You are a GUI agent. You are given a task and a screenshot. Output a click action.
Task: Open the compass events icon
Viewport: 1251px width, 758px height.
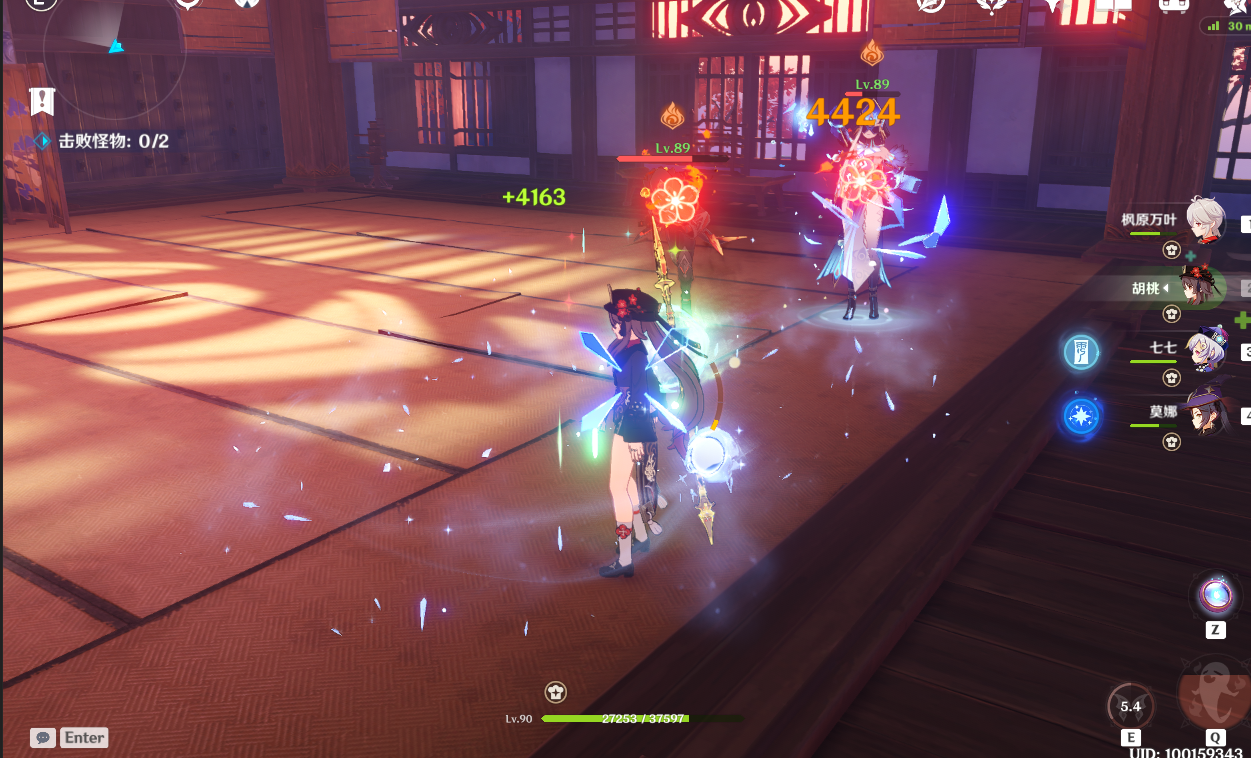click(x=931, y=6)
